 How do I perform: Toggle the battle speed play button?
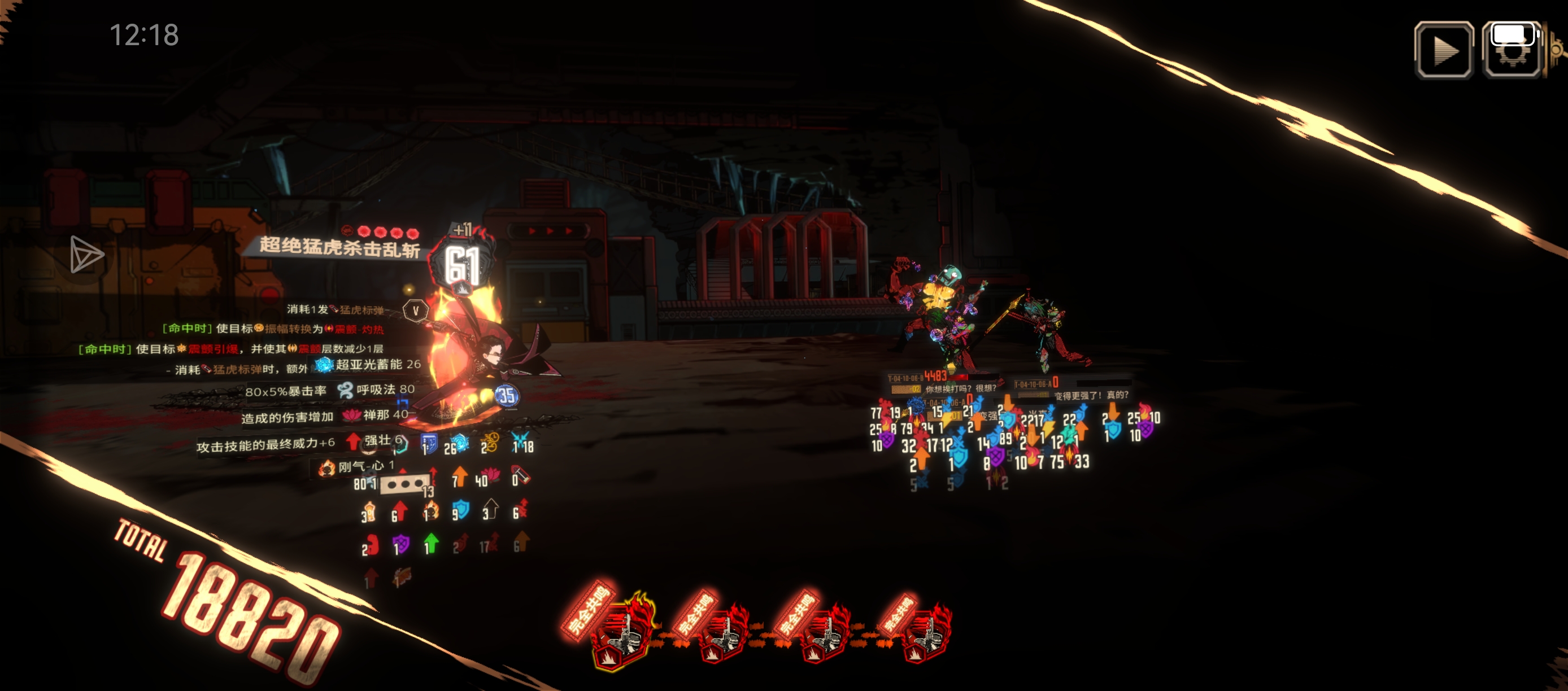(1444, 50)
